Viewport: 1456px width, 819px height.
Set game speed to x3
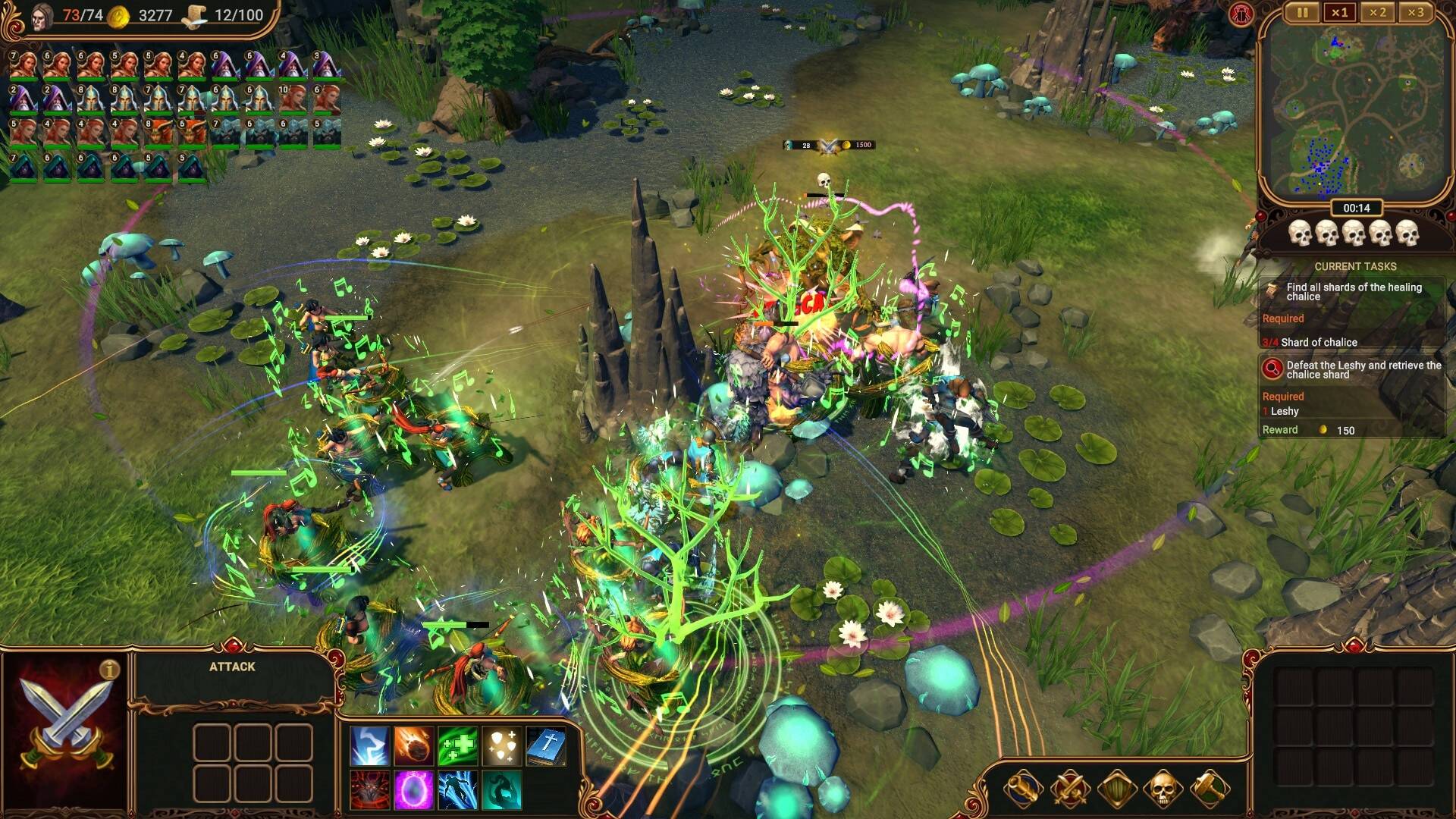point(1415,12)
